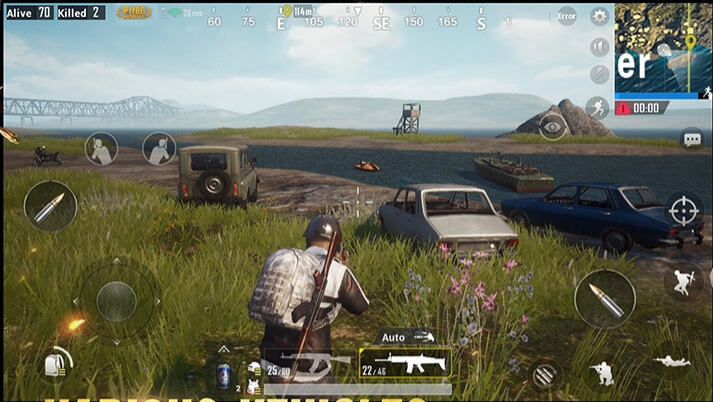The height and width of the screenshot is (402, 713).
Task: Go prone with the lying soldier icon
Action: (671, 361)
